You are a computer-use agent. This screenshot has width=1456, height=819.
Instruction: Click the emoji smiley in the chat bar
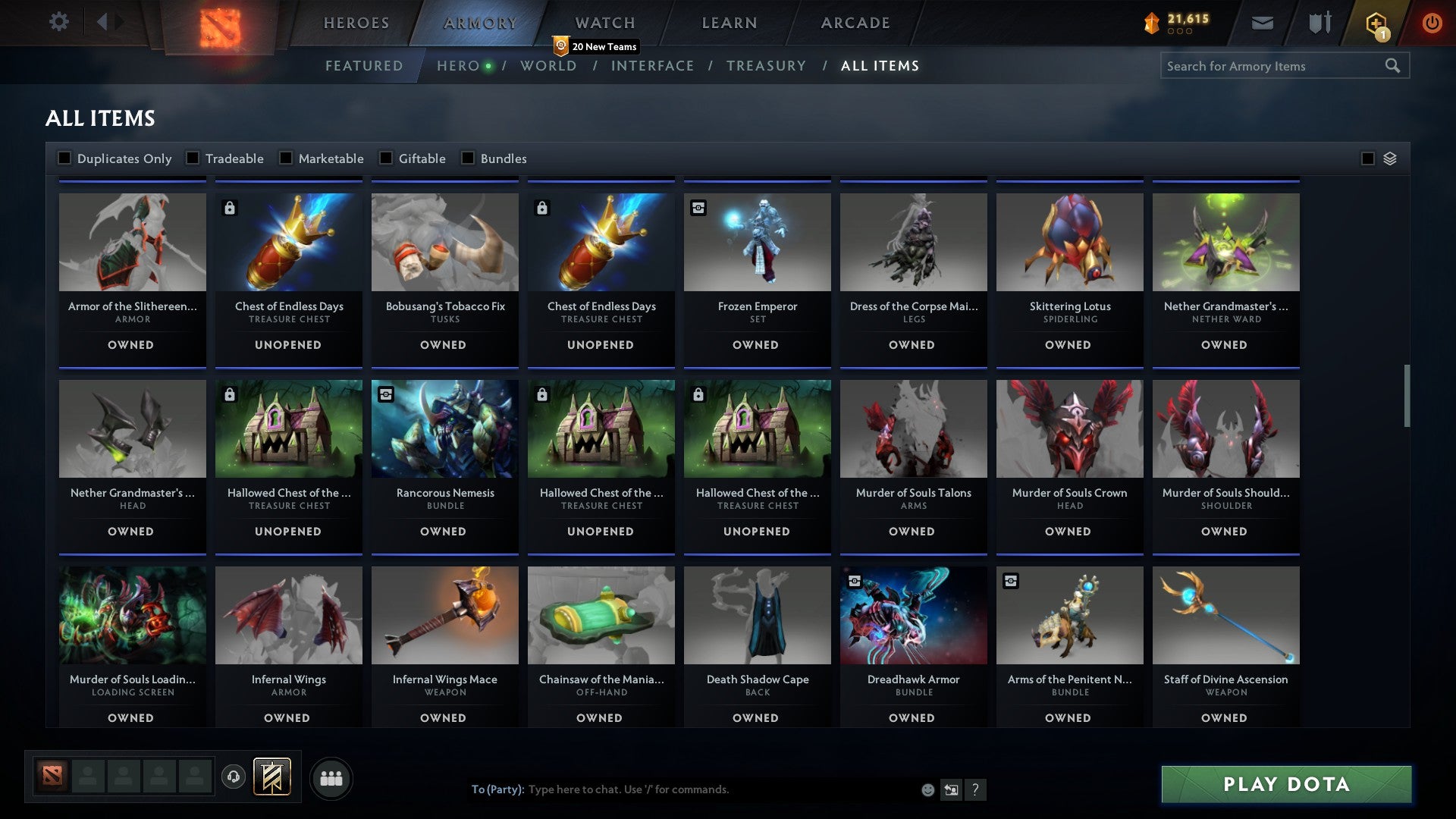click(927, 789)
